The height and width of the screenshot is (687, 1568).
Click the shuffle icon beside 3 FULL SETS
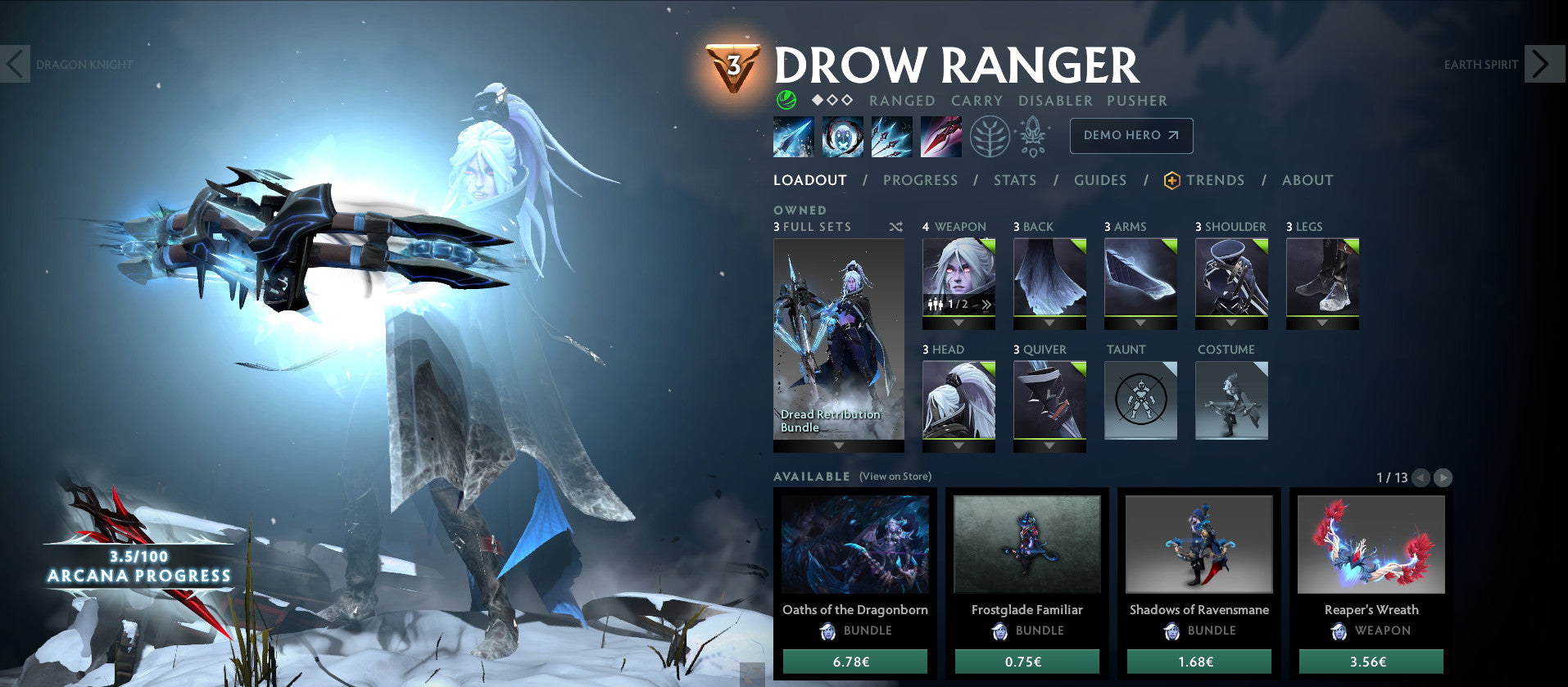coord(896,227)
